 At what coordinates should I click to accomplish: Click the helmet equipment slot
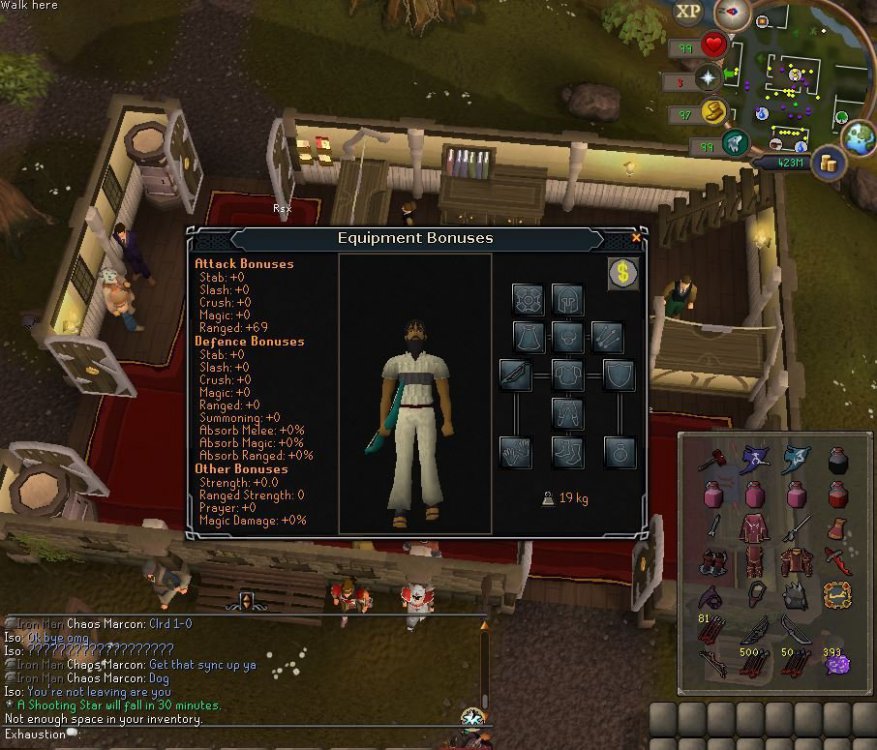(568, 299)
